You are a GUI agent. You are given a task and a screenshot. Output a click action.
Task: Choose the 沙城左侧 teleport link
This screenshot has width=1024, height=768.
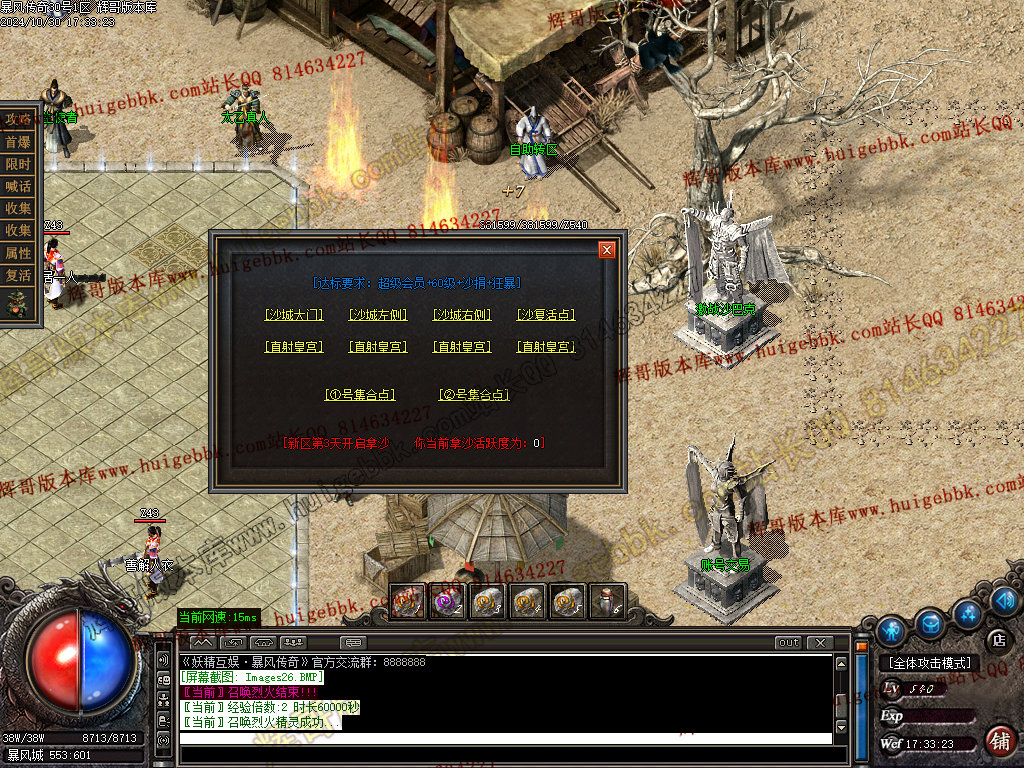point(378,315)
